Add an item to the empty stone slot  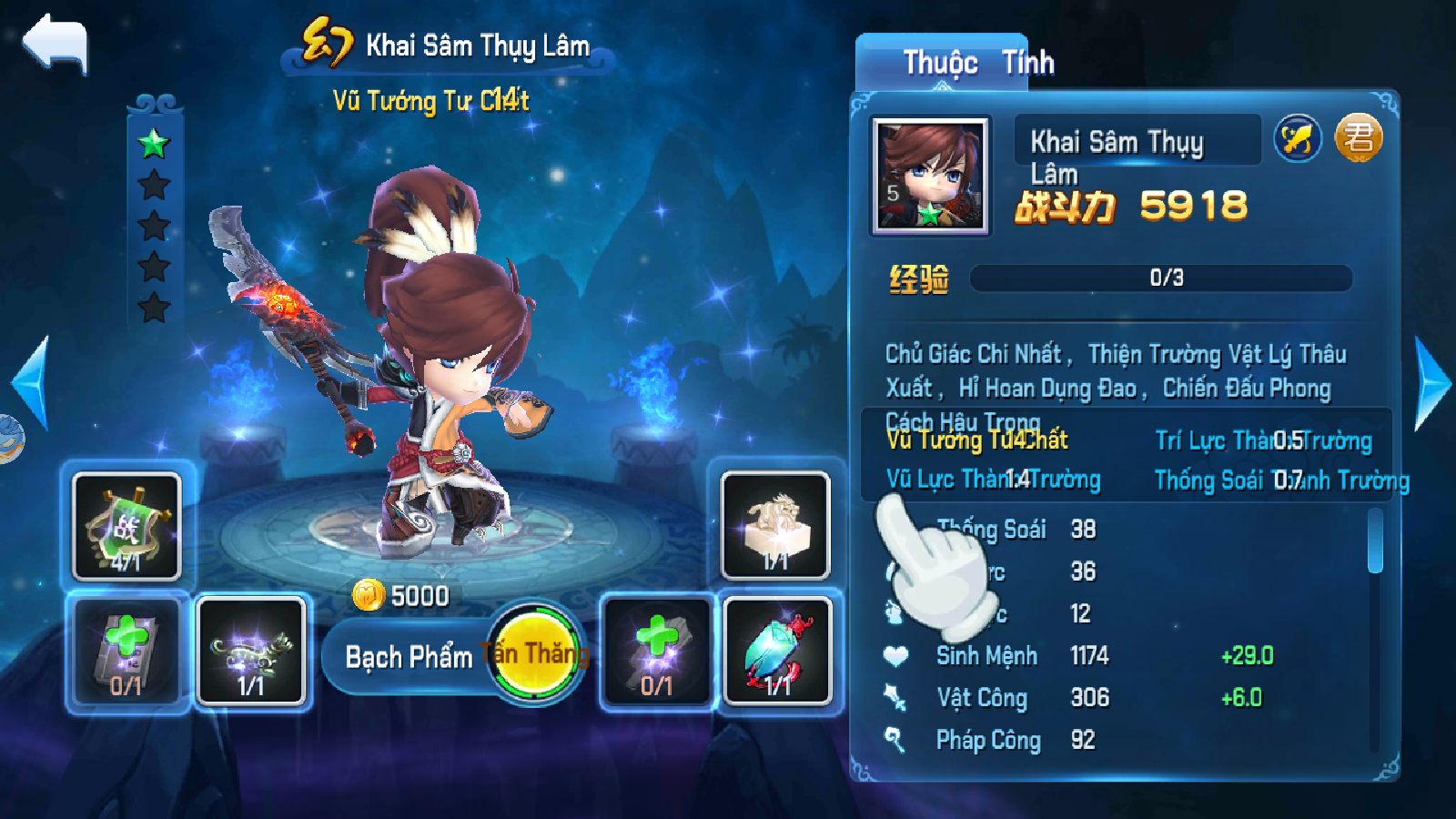pos(656,651)
